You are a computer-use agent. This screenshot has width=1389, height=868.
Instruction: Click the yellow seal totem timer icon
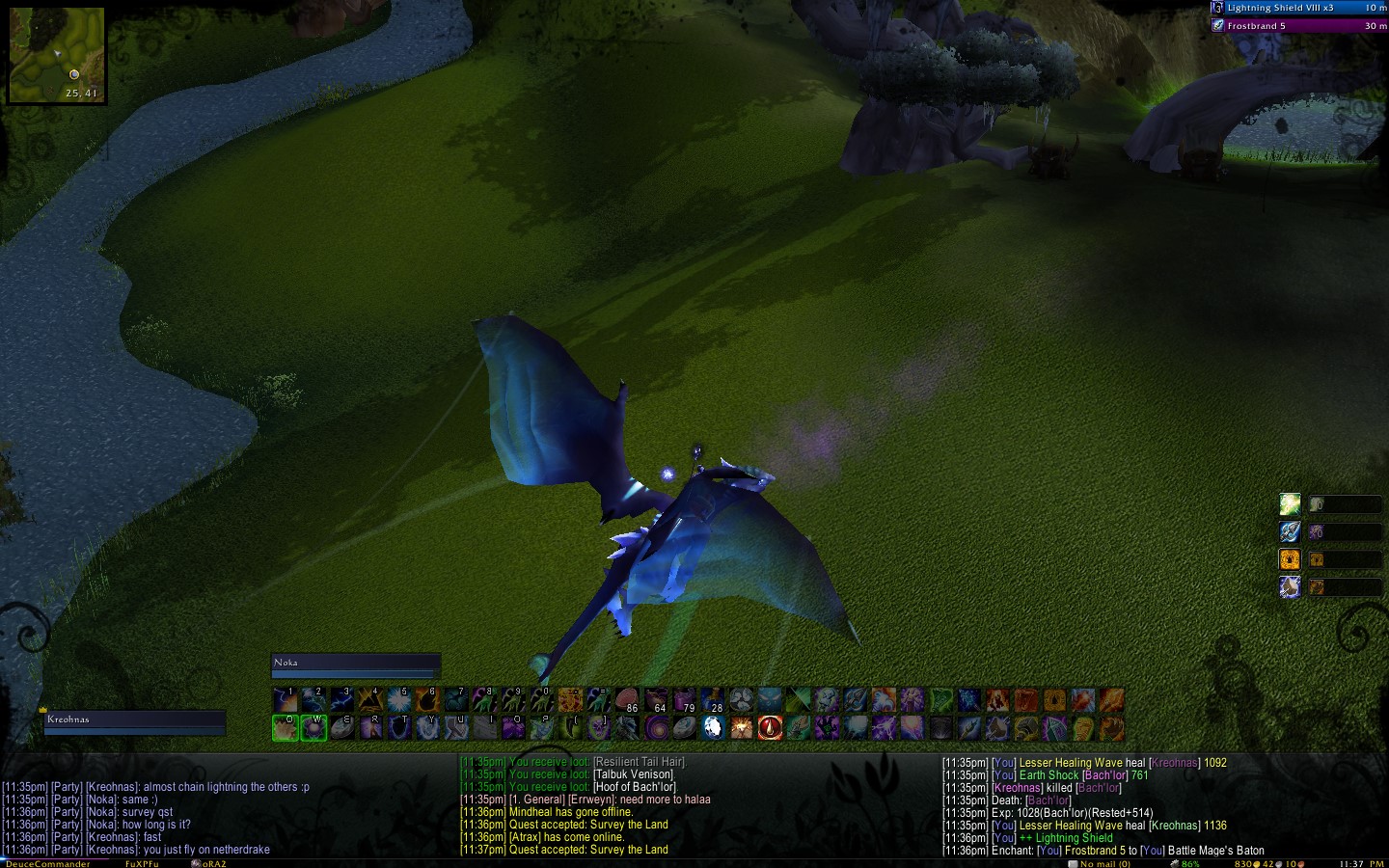[x=1290, y=559]
